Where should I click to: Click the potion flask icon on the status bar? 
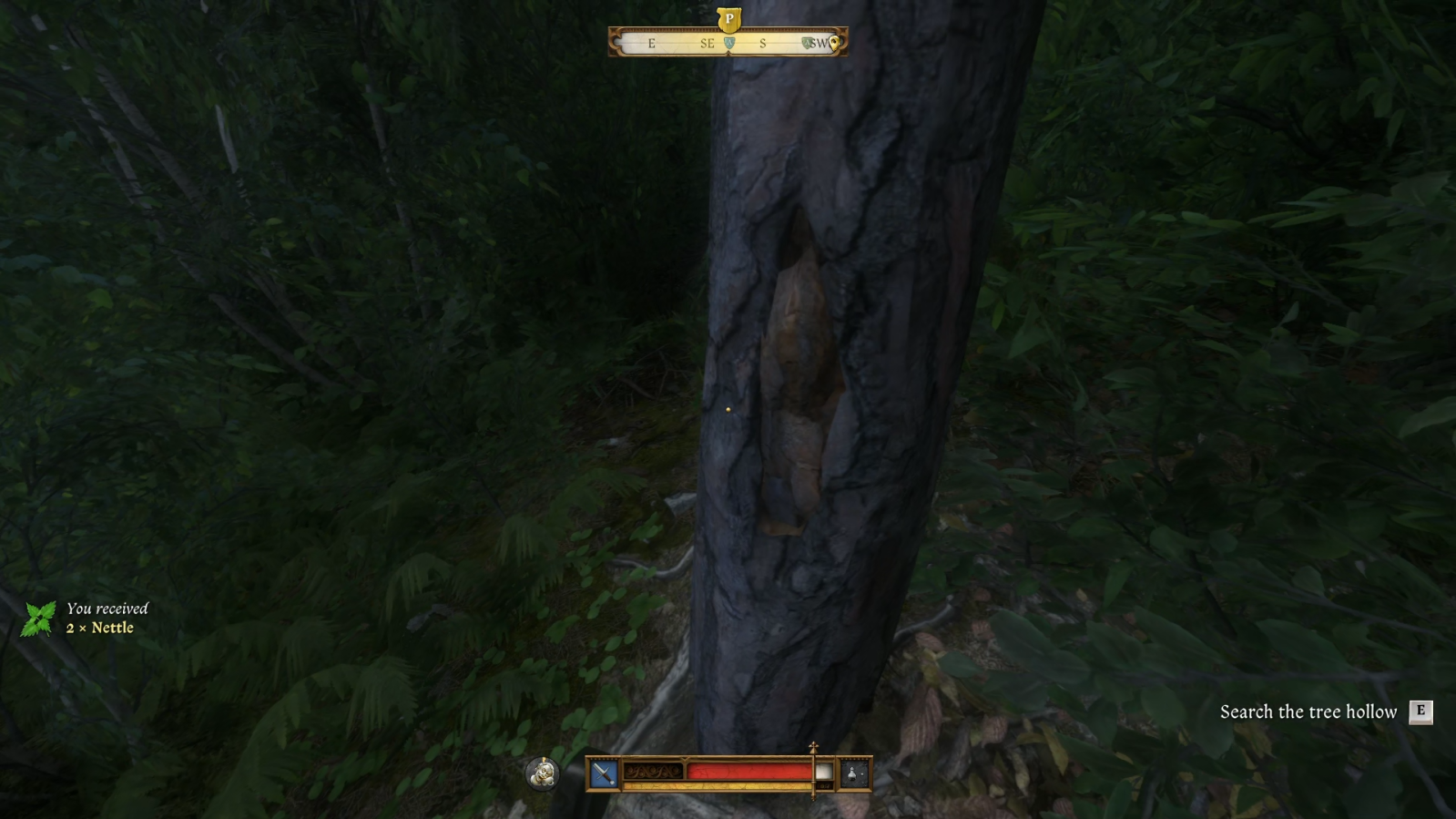(853, 773)
